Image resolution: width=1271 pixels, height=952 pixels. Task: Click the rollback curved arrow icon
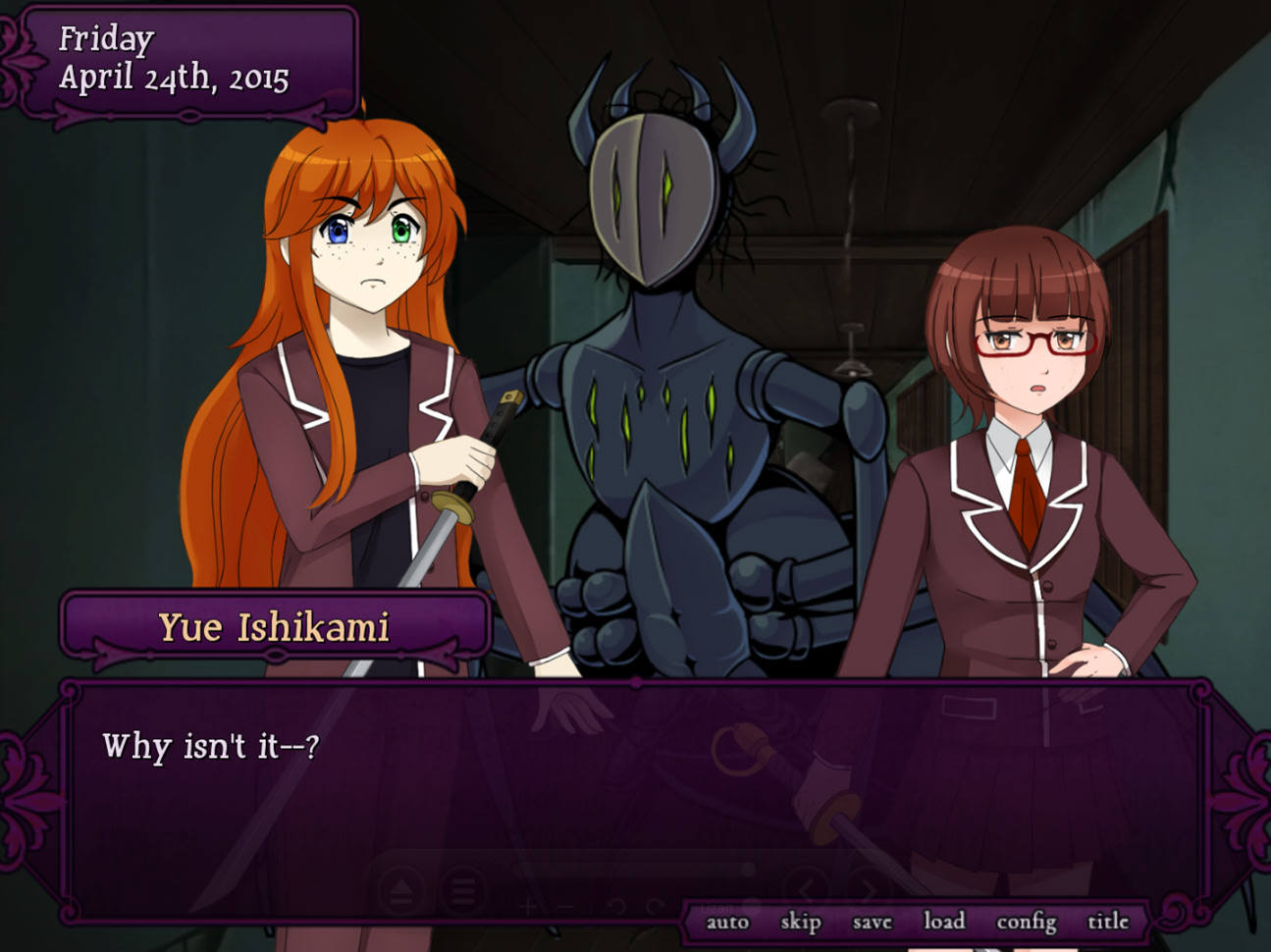616,905
